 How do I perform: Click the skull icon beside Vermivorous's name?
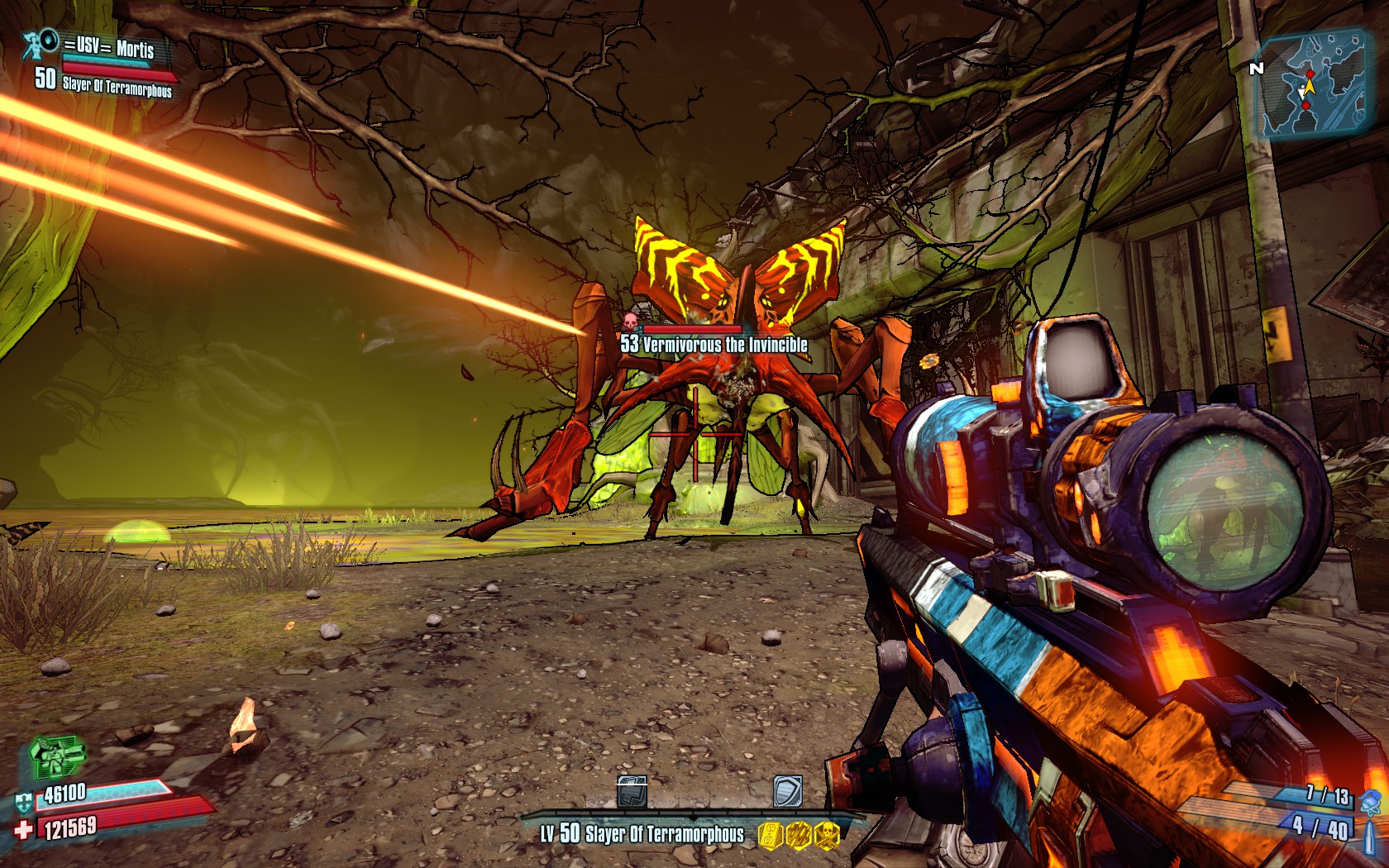click(630, 322)
